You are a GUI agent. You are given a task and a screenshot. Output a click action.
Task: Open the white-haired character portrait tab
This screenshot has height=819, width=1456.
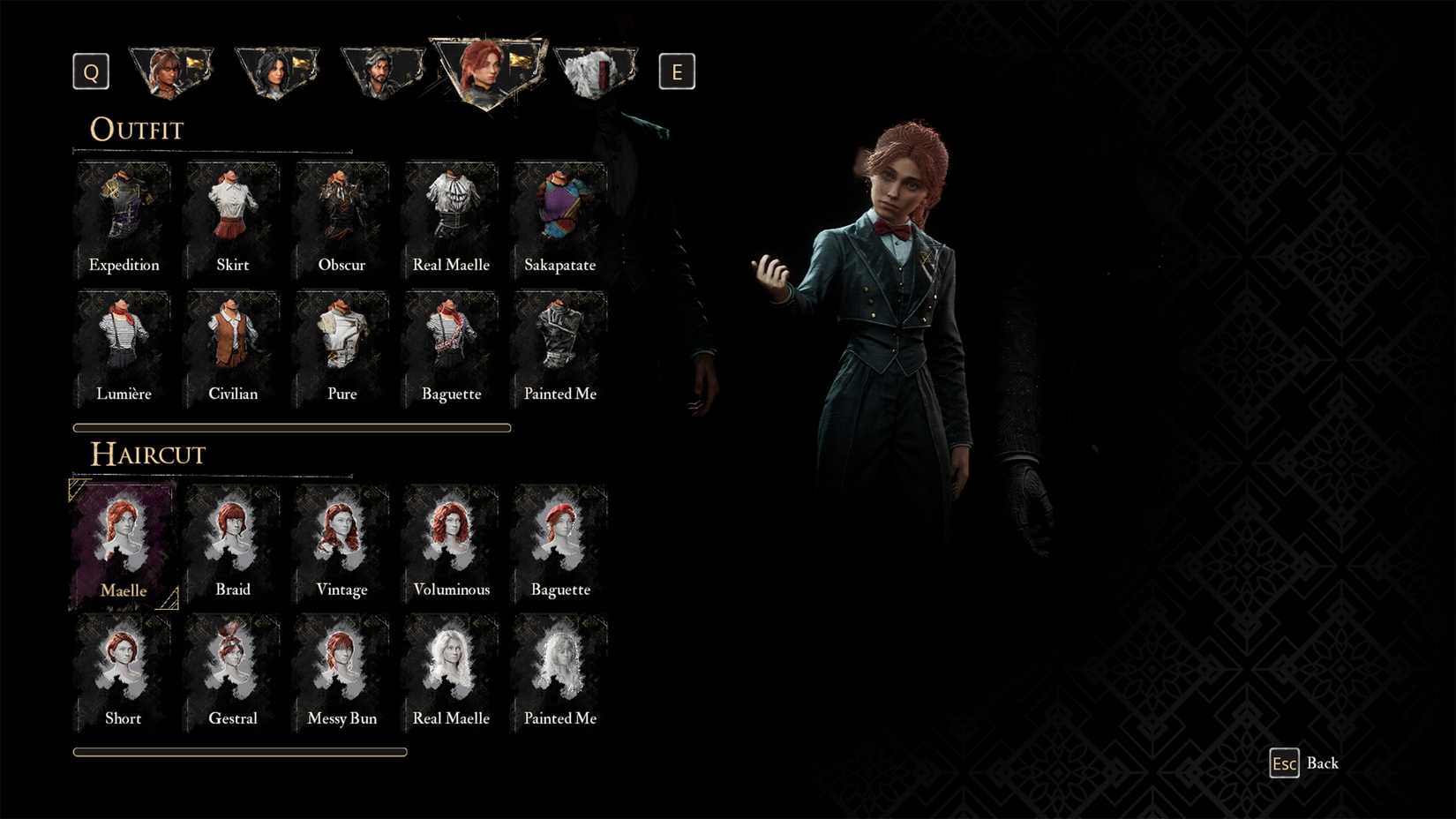pyautogui.click(x=596, y=71)
